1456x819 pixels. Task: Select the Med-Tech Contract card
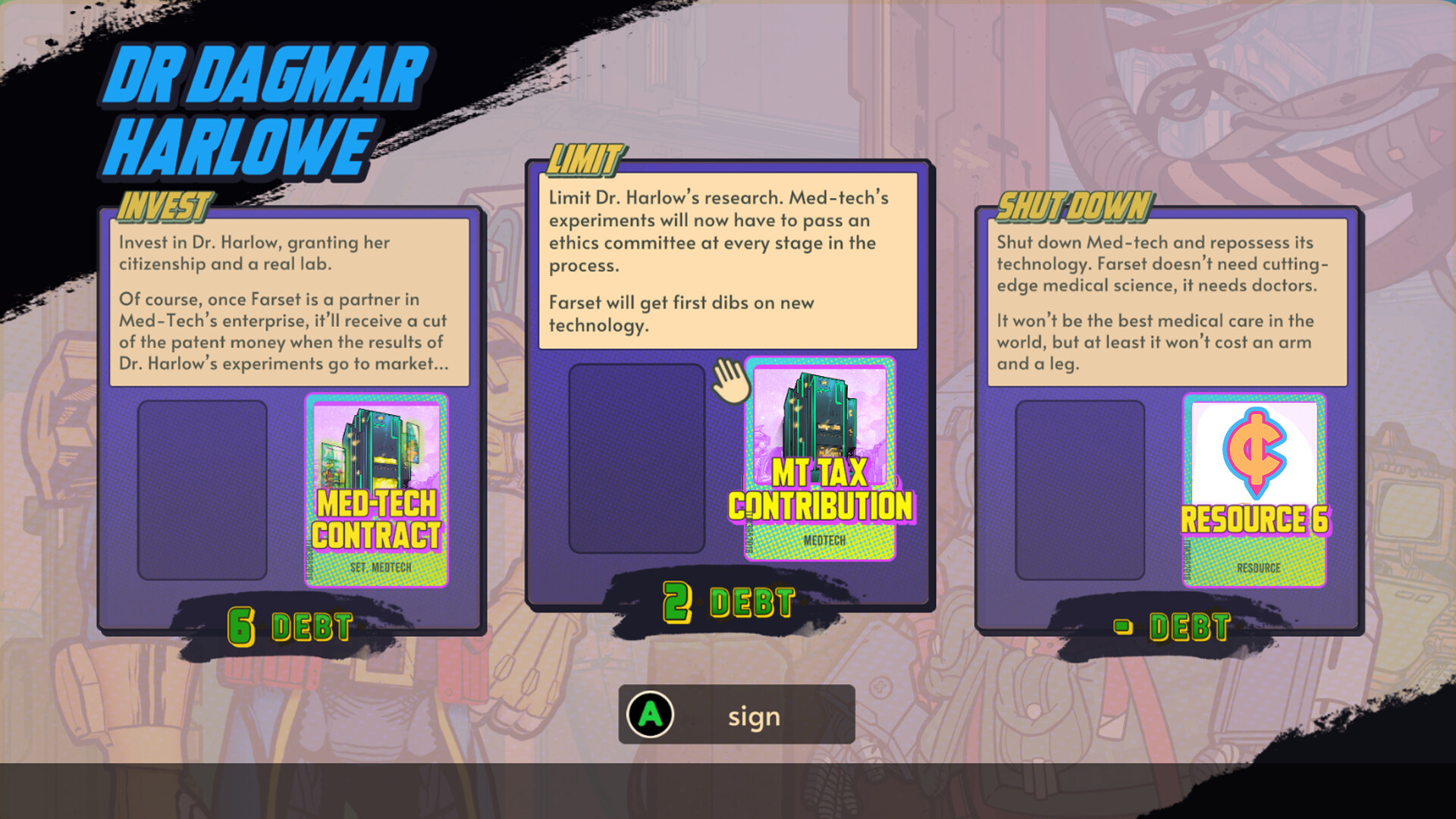click(x=377, y=491)
